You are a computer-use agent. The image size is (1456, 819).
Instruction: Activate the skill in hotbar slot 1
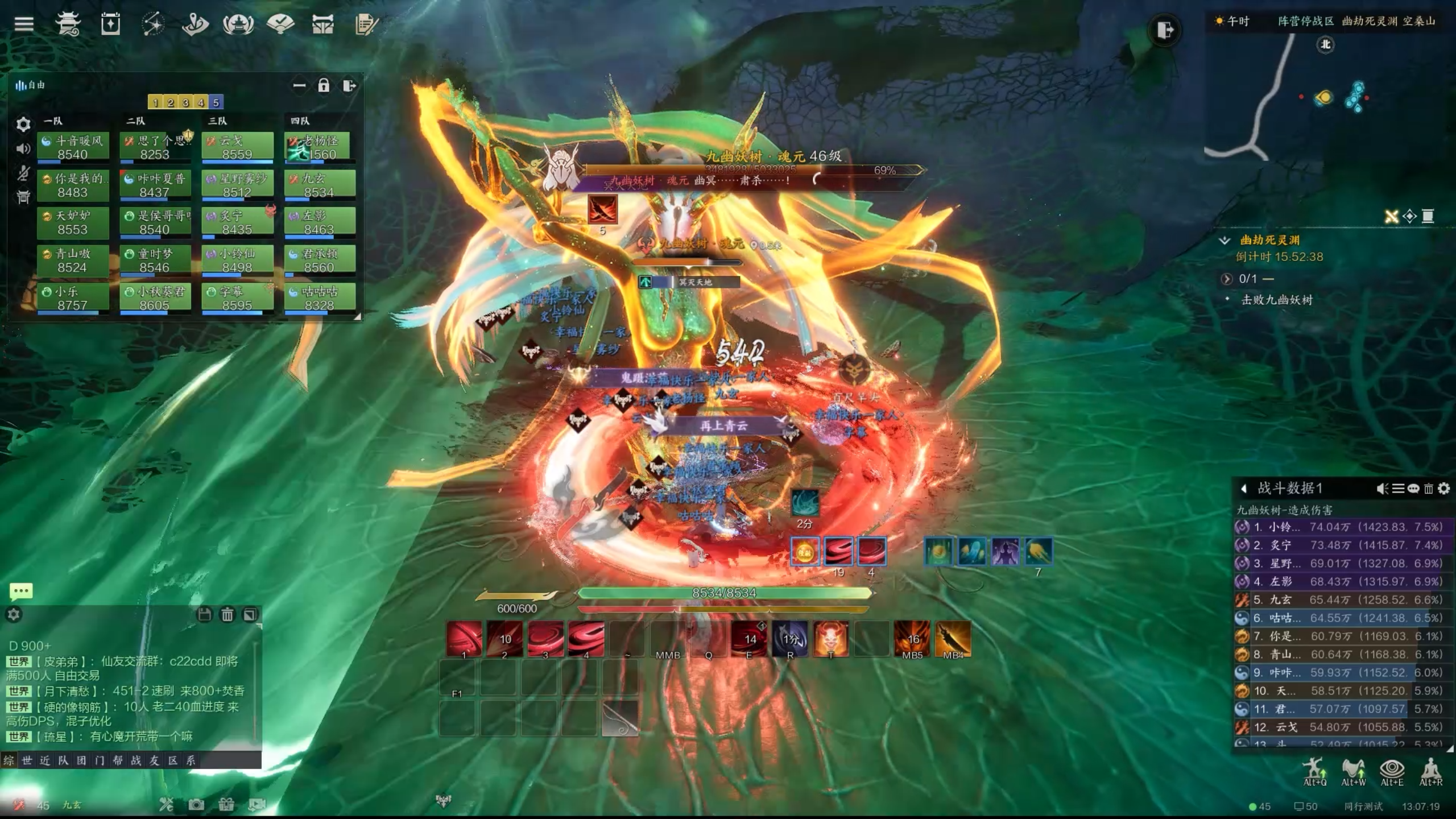(464, 639)
